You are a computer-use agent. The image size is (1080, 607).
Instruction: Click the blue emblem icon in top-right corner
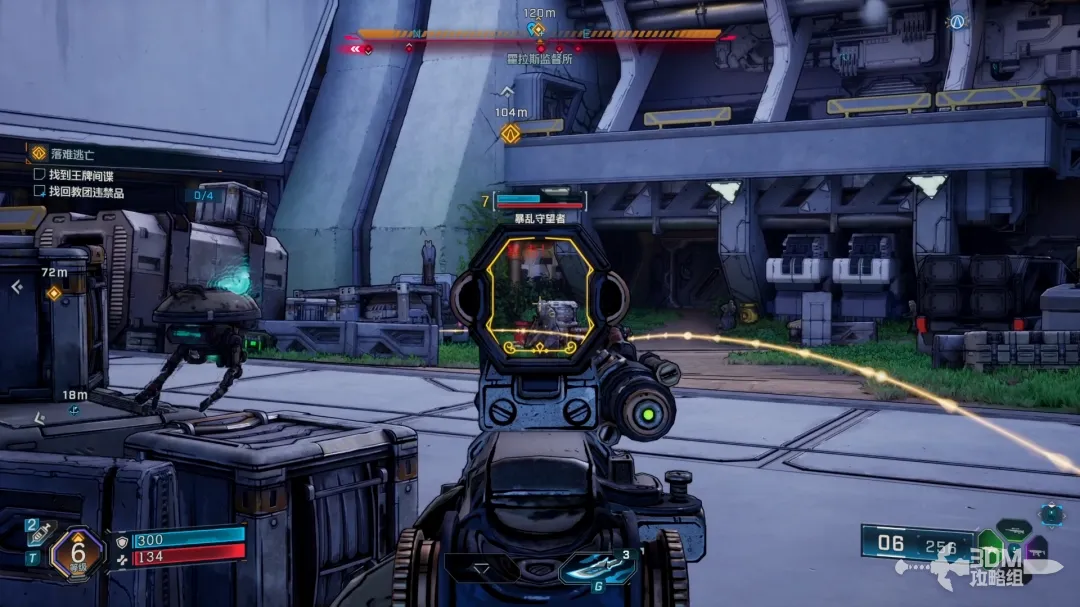click(x=958, y=22)
